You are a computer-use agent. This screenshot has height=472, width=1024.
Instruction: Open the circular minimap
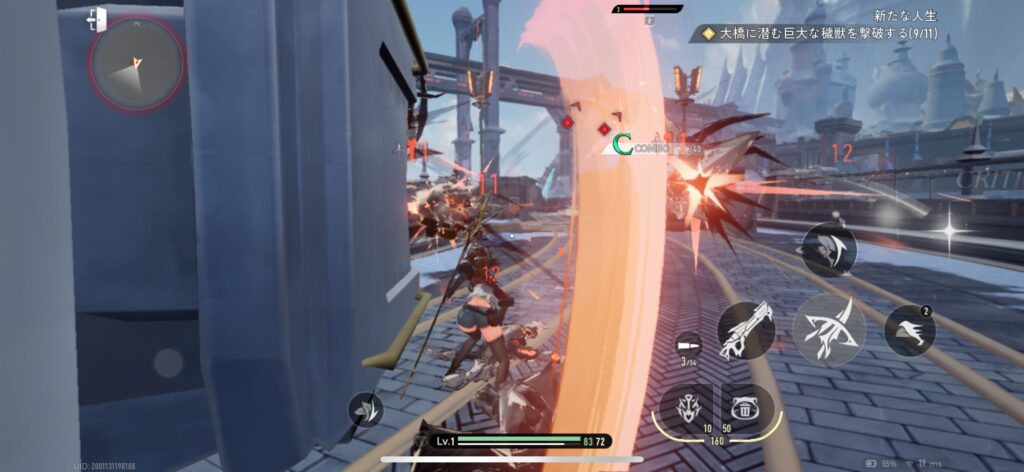[136, 63]
